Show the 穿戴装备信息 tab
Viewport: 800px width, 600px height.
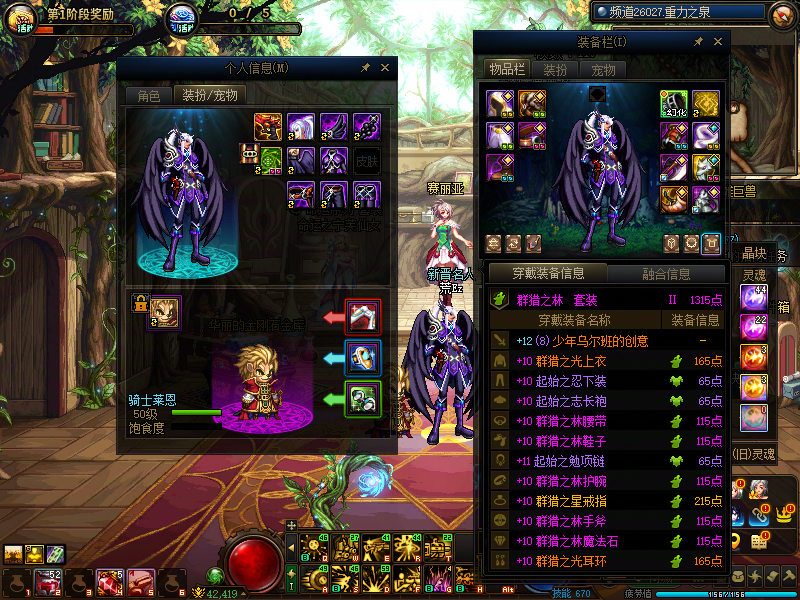[547, 273]
